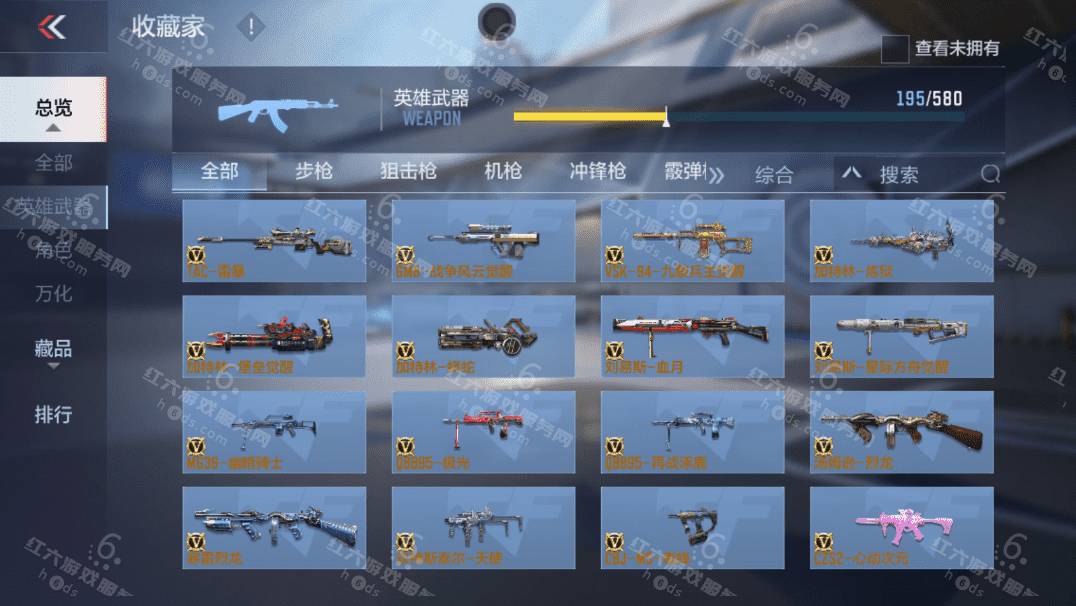Open the 排行 ranking page

point(54,414)
